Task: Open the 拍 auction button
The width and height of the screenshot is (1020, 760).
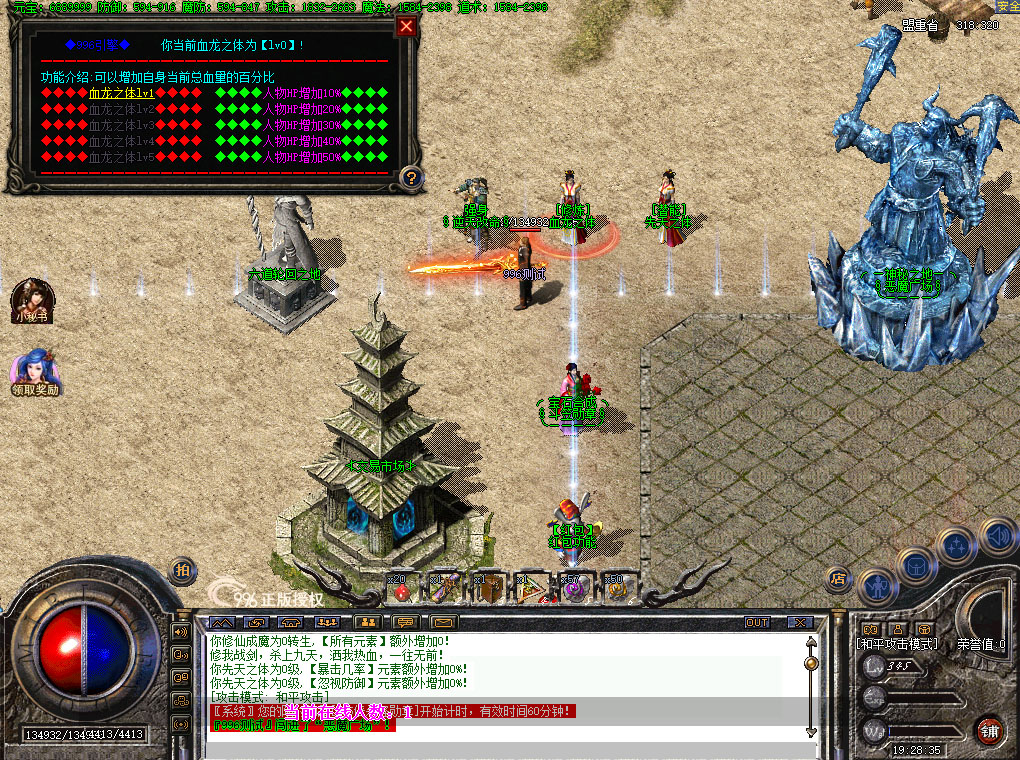Action: click(182, 569)
